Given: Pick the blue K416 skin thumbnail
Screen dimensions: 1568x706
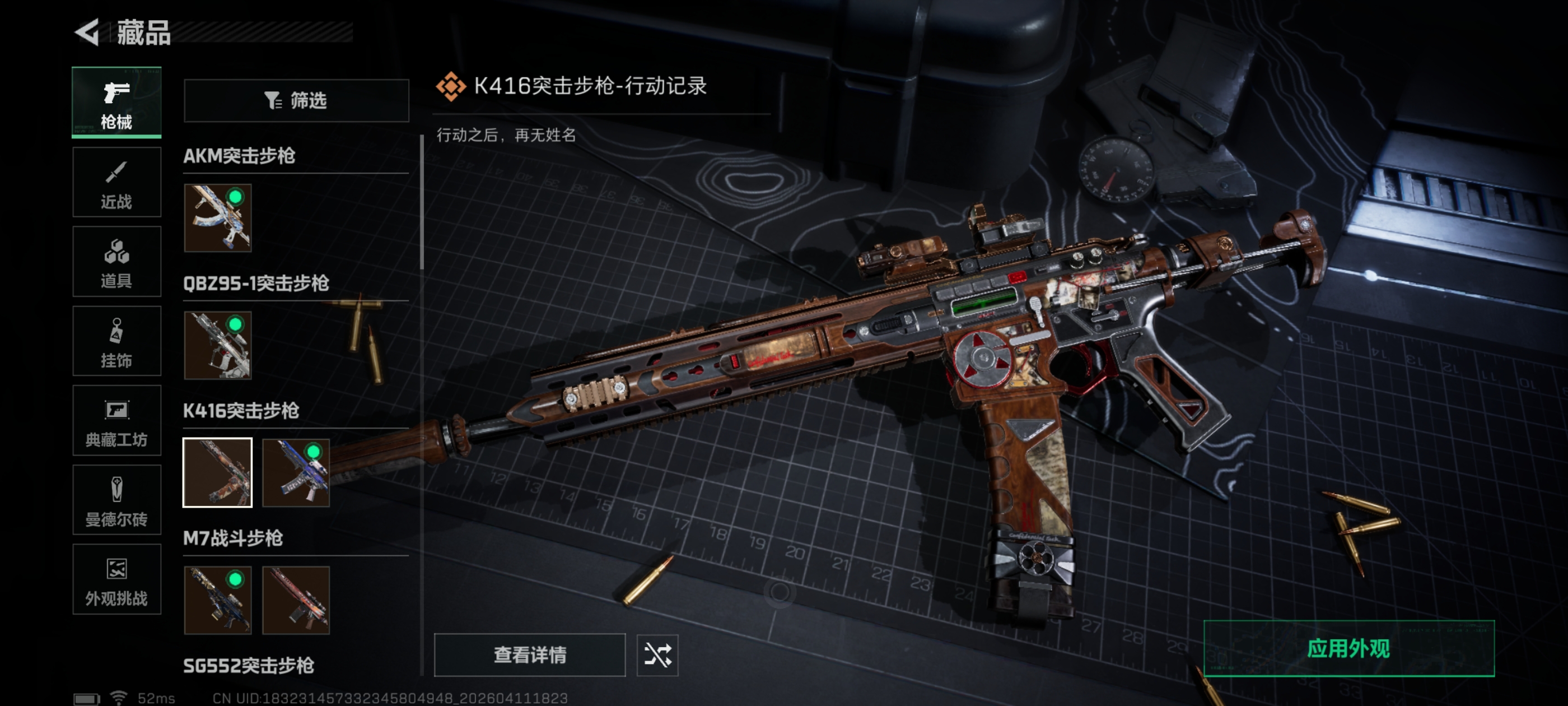Looking at the screenshot, I should click(x=296, y=473).
